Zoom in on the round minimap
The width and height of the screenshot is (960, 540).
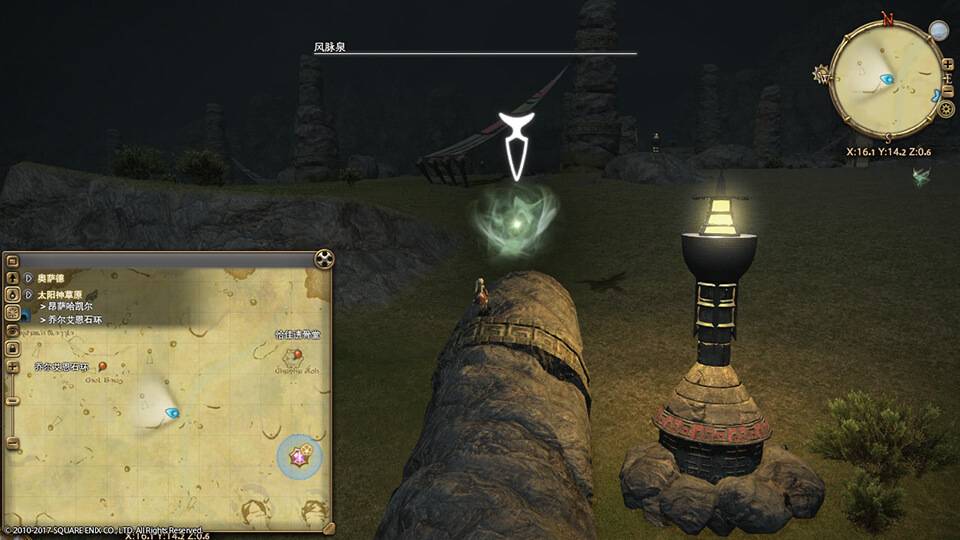click(947, 65)
